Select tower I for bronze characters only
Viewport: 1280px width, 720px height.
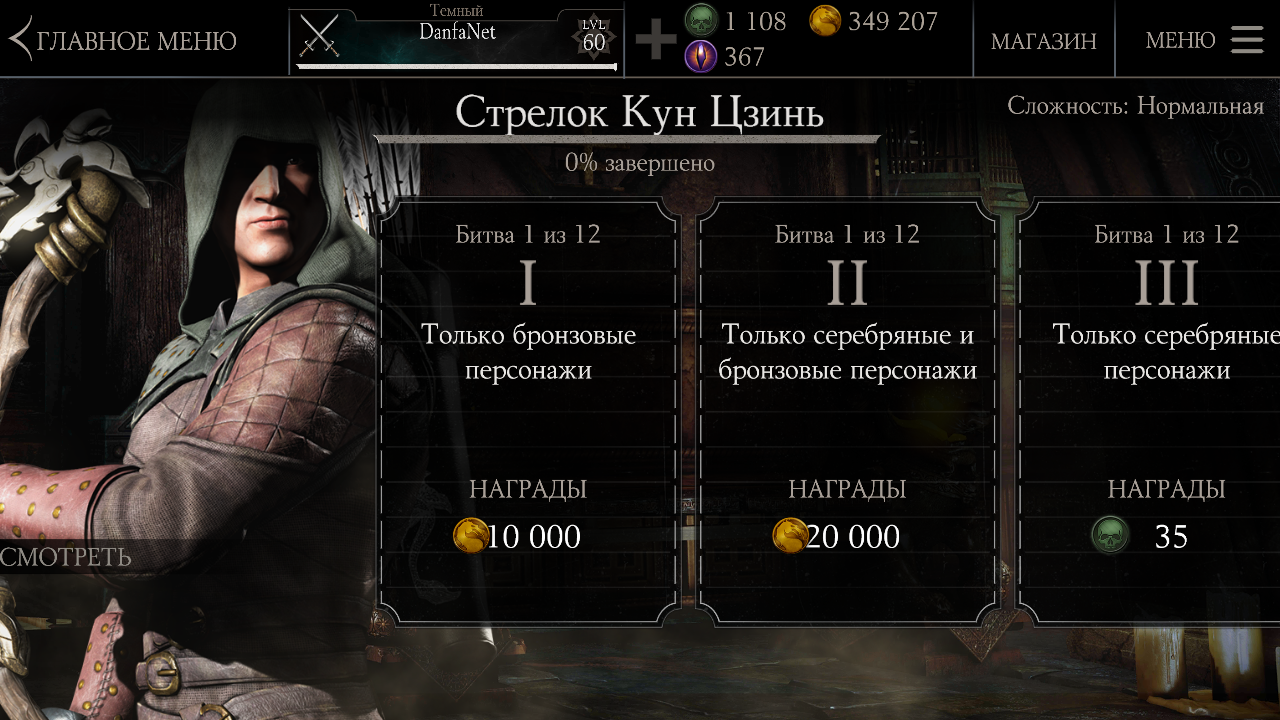tap(528, 410)
